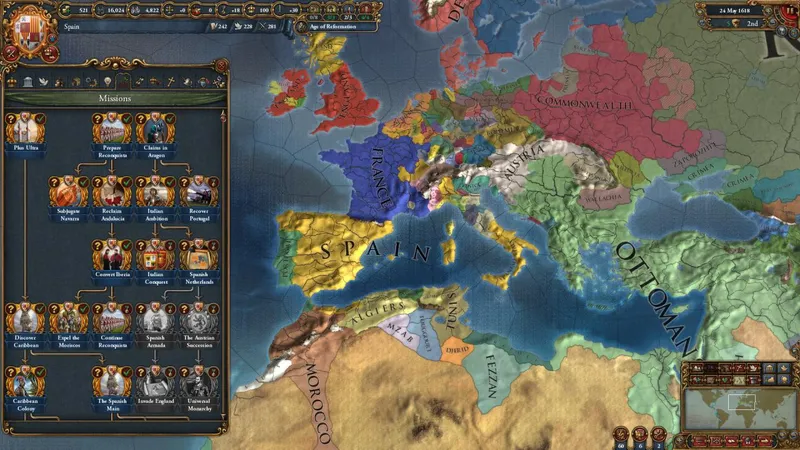Image resolution: width=800 pixels, height=450 pixels.
Task: Show the Spanish Netherlands mission
Action: [198, 255]
